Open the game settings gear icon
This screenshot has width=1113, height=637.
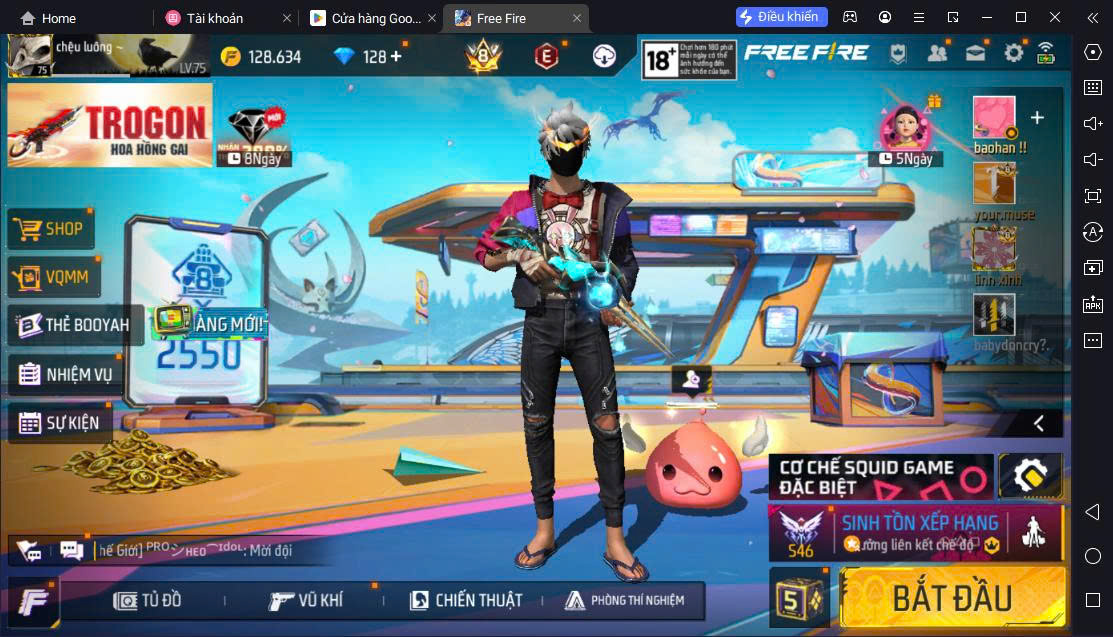pyautogui.click(x=1014, y=54)
